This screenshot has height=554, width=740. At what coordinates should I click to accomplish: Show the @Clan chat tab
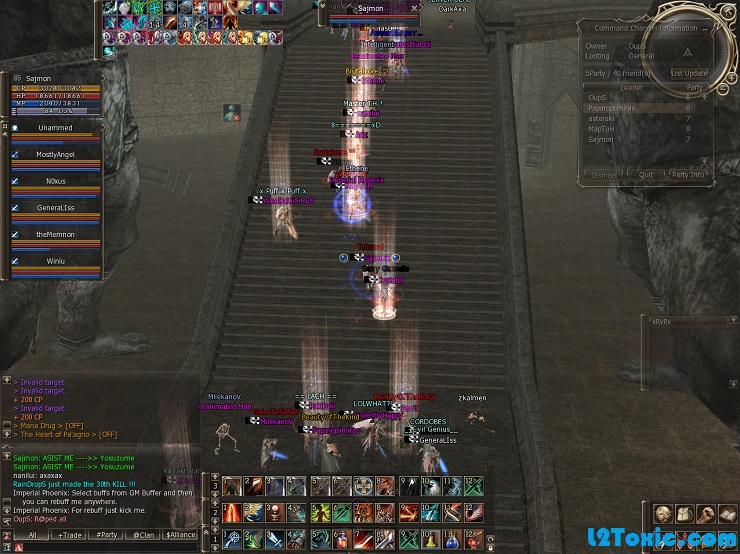pos(144,535)
